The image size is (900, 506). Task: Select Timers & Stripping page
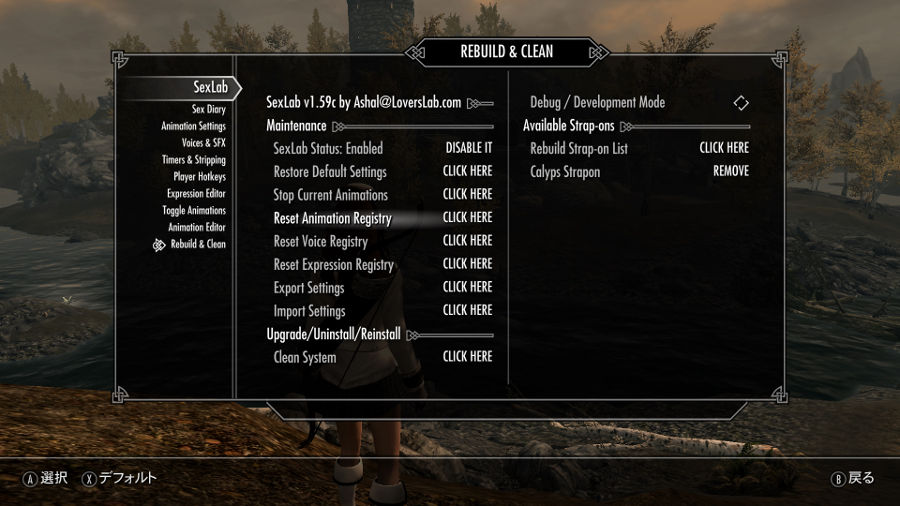(x=194, y=160)
